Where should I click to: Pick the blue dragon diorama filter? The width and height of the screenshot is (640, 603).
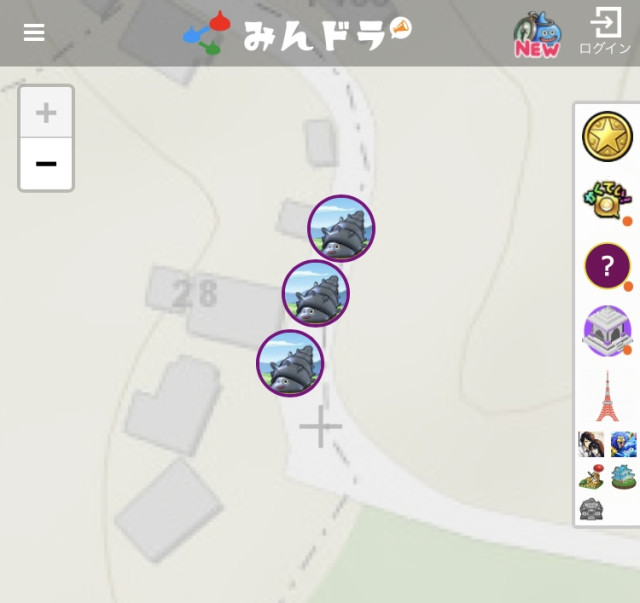tap(624, 477)
